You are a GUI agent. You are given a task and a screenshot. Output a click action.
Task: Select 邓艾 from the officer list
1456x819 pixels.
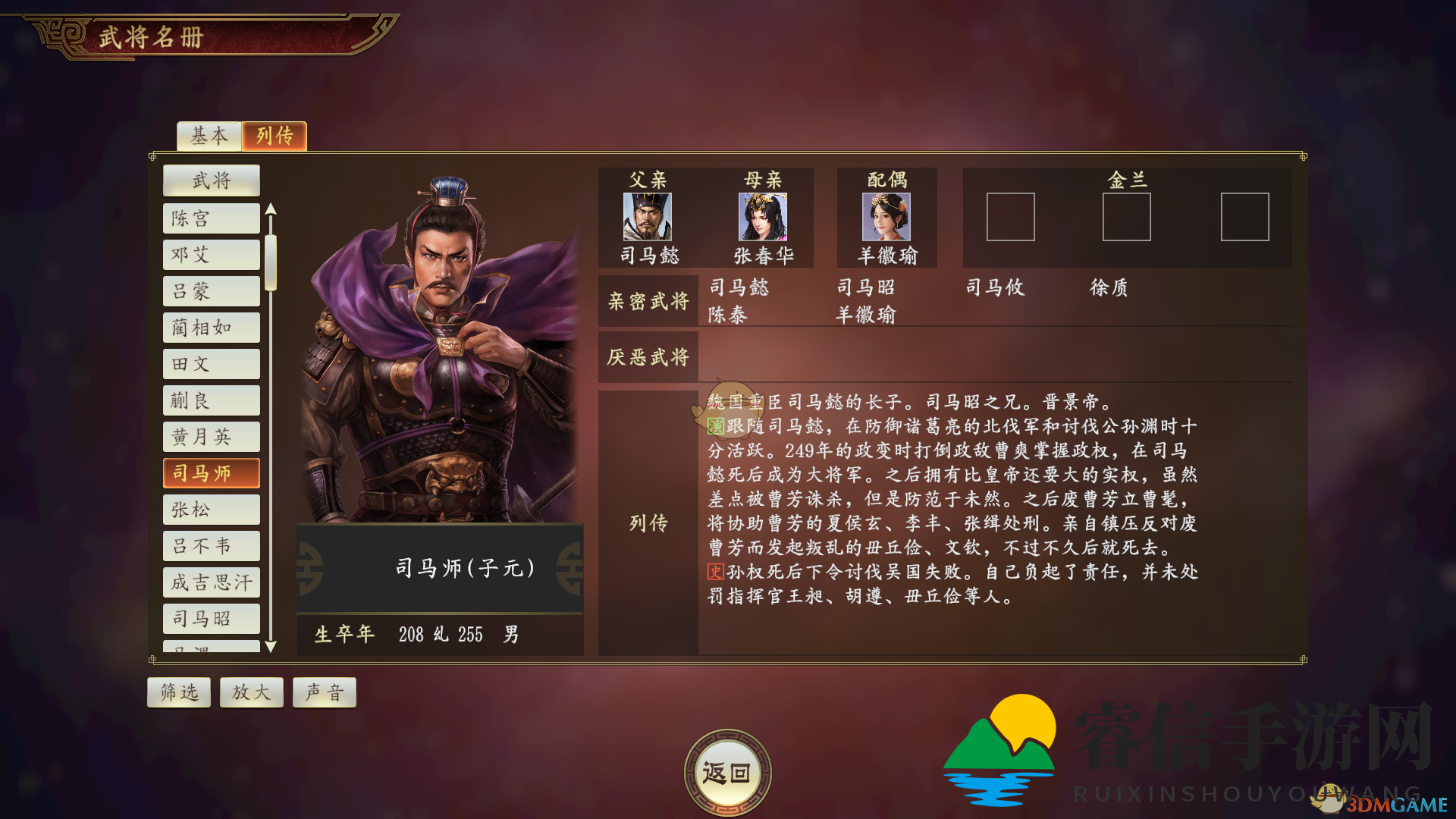210,254
